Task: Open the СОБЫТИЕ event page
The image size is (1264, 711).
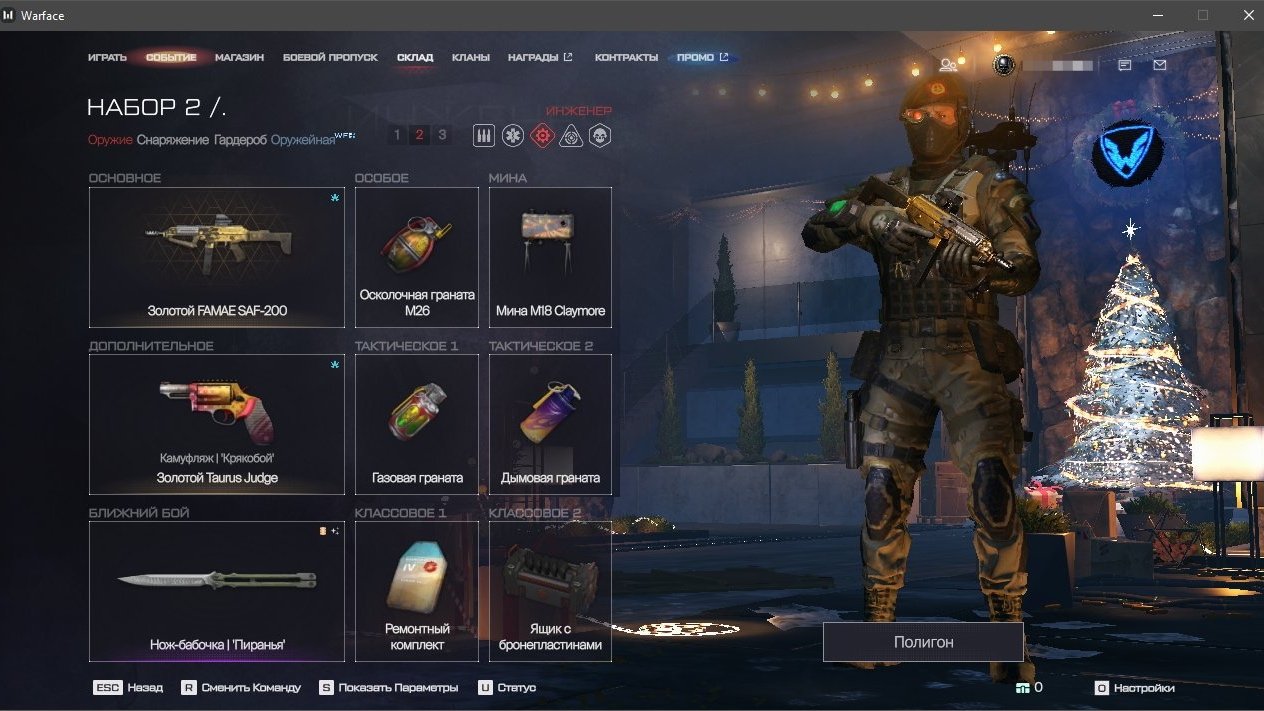Action: pyautogui.click(x=171, y=58)
